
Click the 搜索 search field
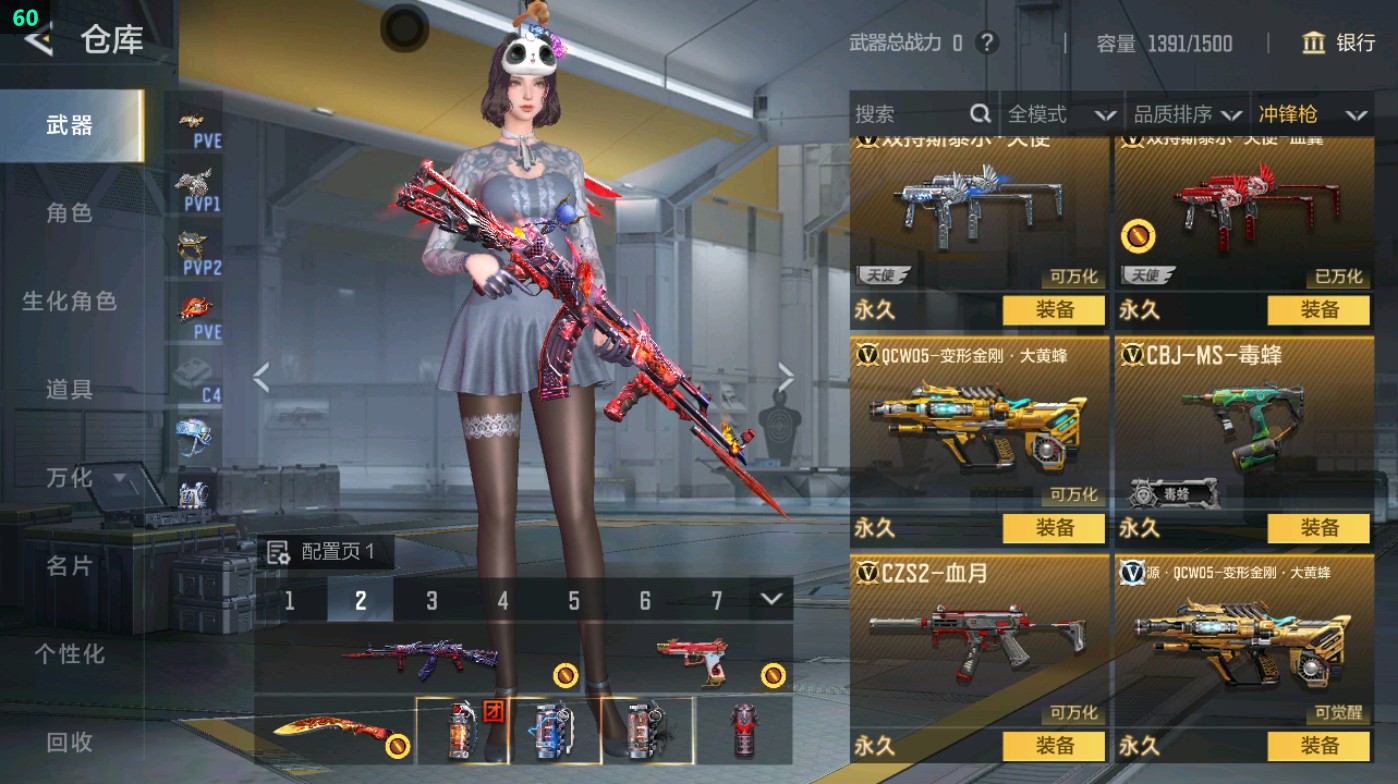[x=910, y=115]
